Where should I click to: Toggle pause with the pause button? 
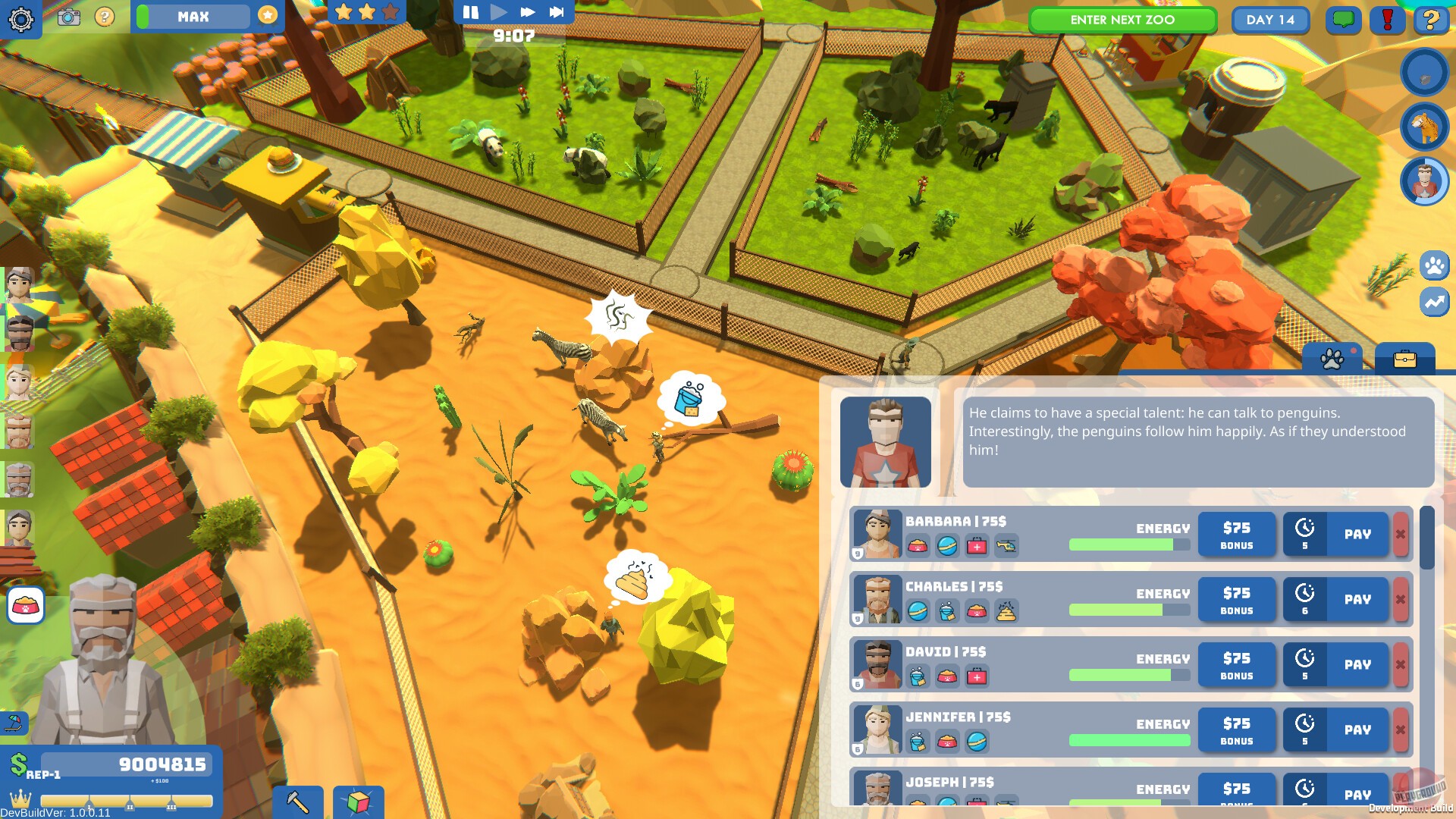point(469,11)
